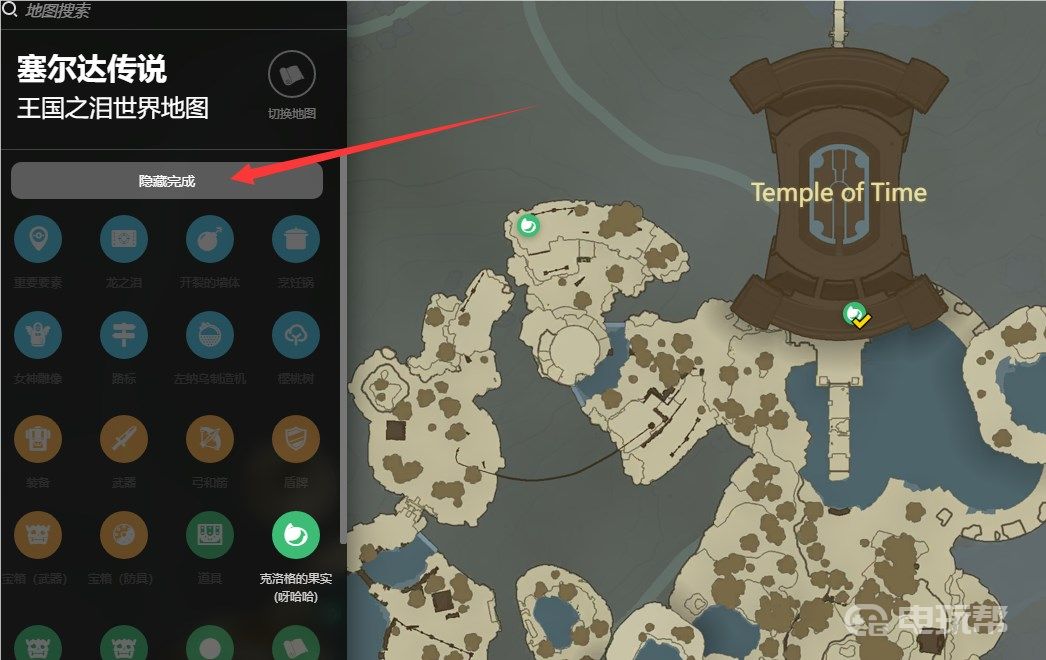Select the checked Korok marker at Temple of Time
Viewport: 1046px width, 660px height.
pyautogui.click(x=855, y=315)
